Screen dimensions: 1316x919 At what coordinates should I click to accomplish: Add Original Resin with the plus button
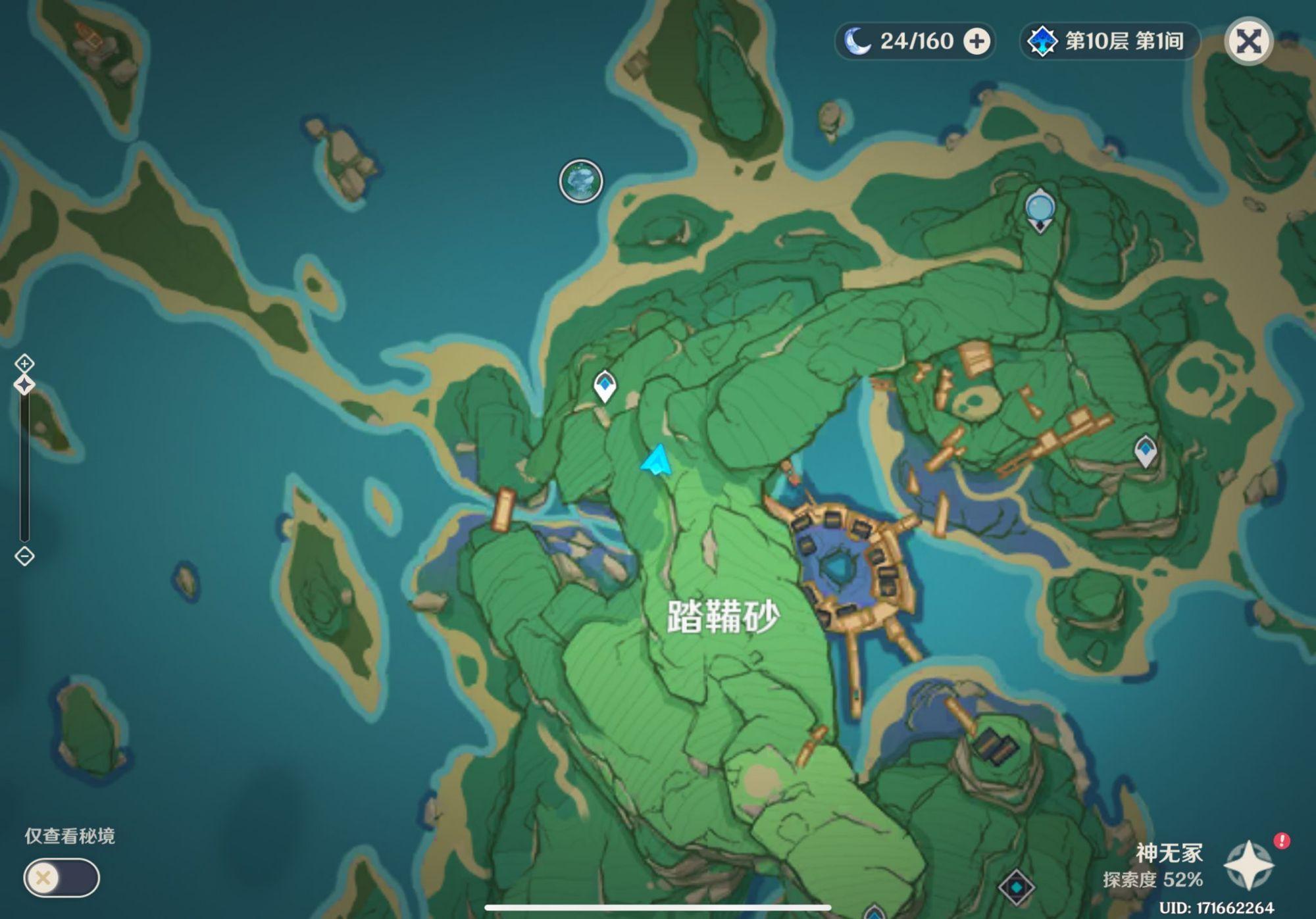tap(976, 41)
